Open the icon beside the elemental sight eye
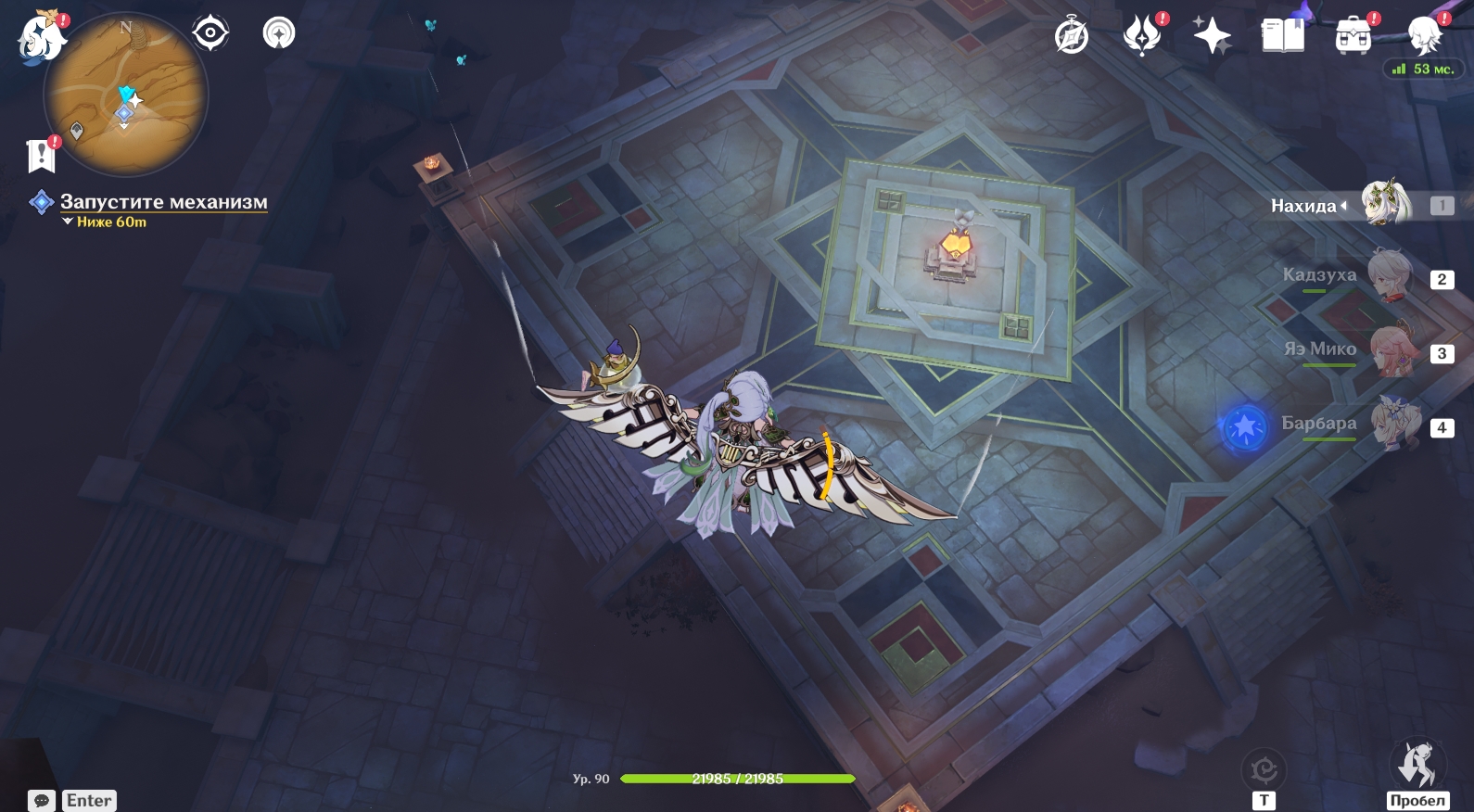The image size is (1474, 812). pos(278,34)
